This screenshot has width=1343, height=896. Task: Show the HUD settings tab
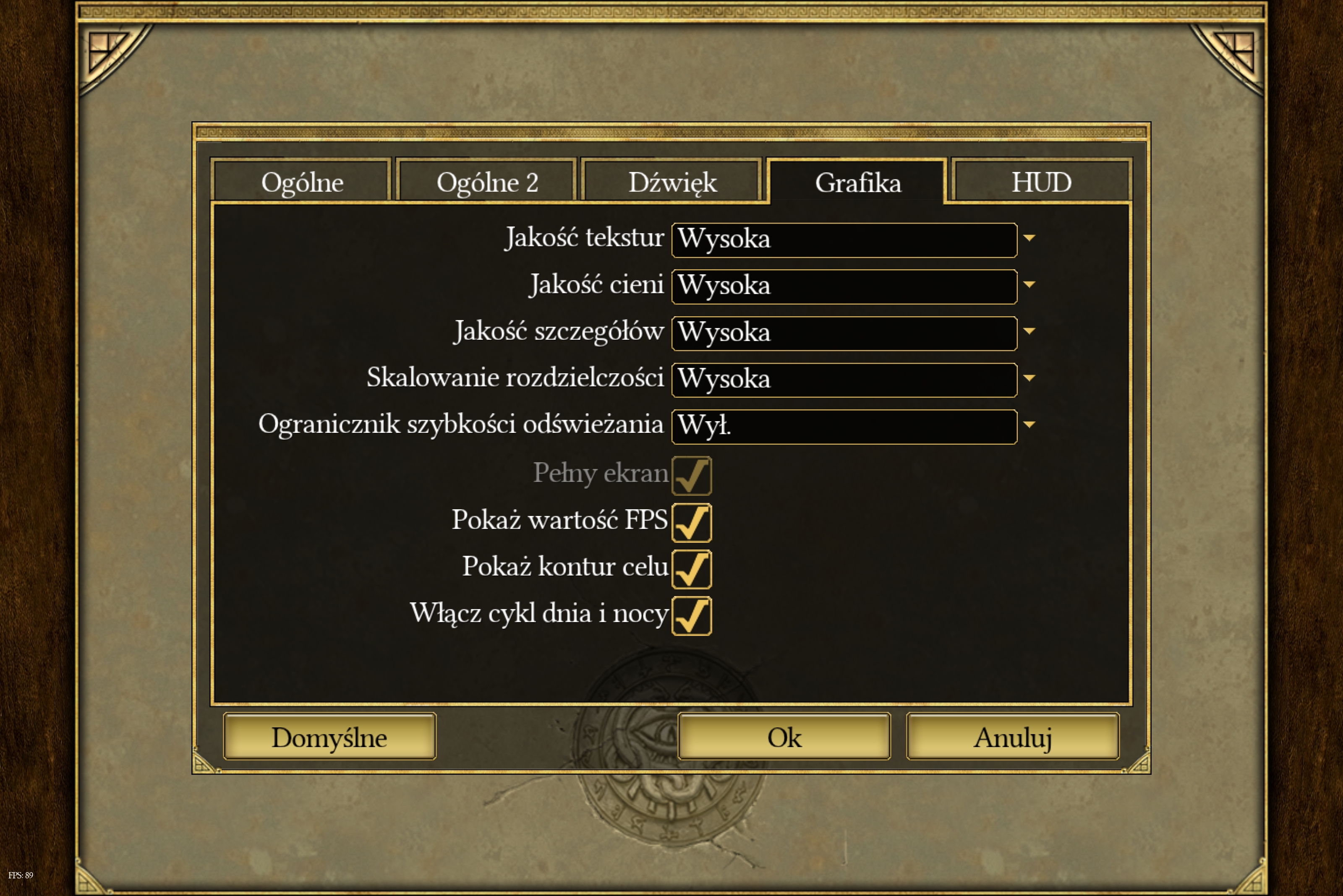[1041, 182]
